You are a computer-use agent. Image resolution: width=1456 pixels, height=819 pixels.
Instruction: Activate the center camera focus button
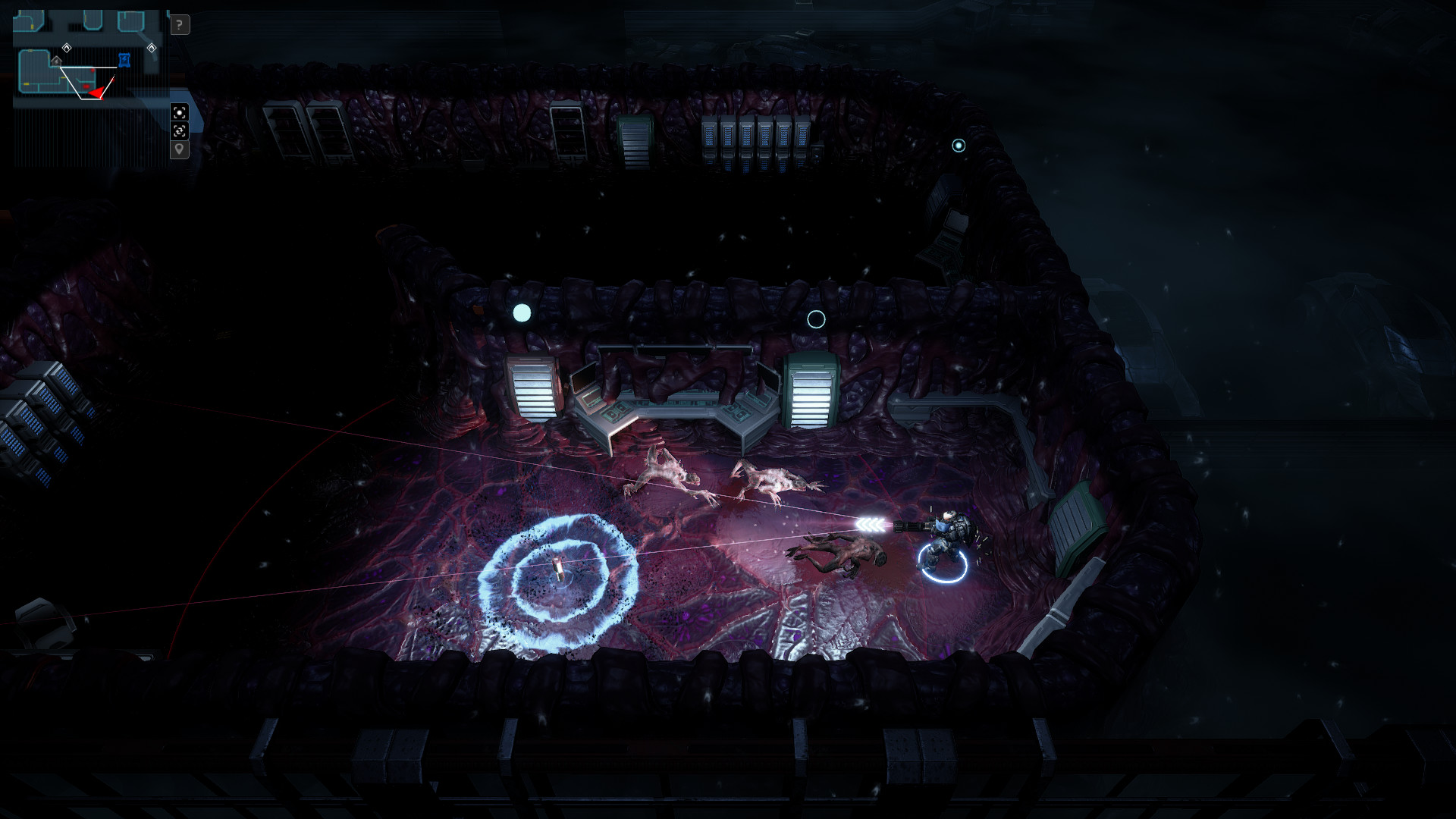[179, 113]
